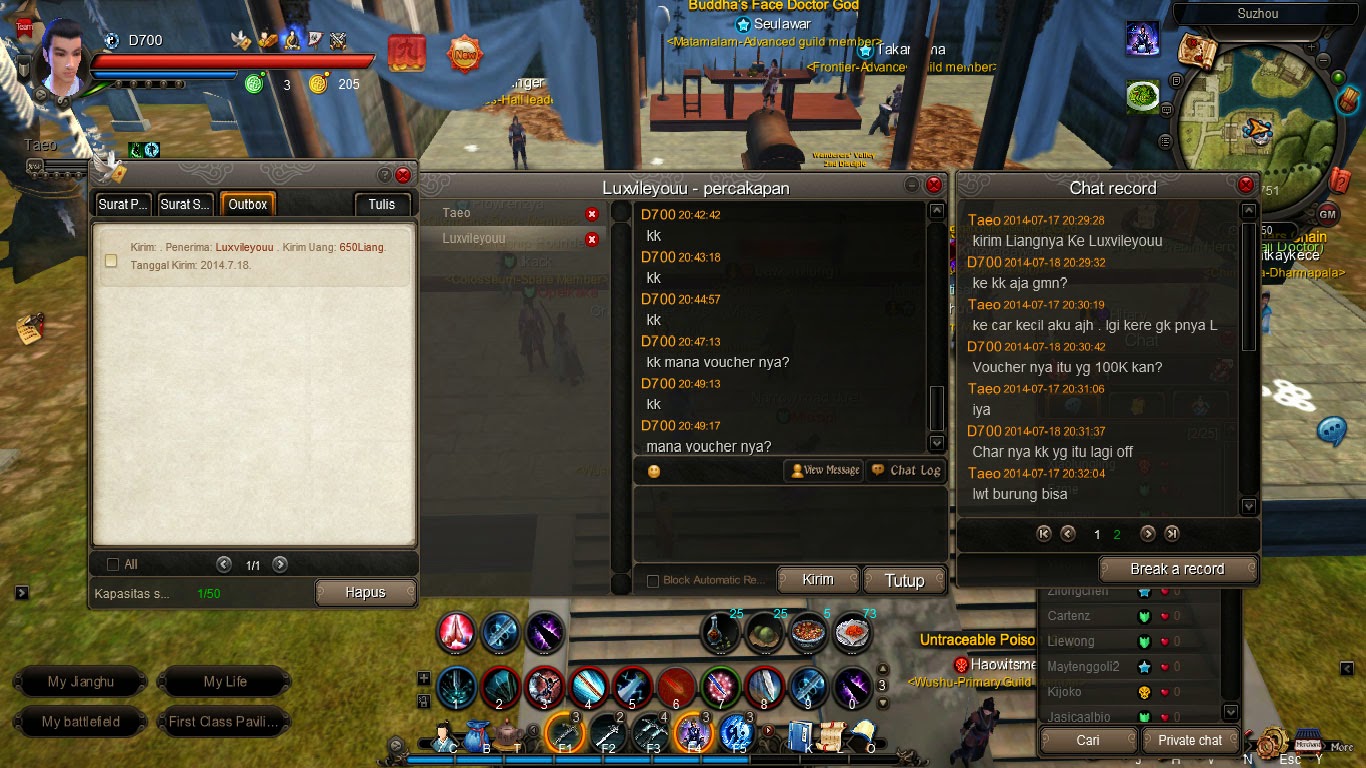Image resolution: width=1366 pixels, height=768 pixels.
Task: Close the Chat record window
Action: click(x=1246, y=185)
